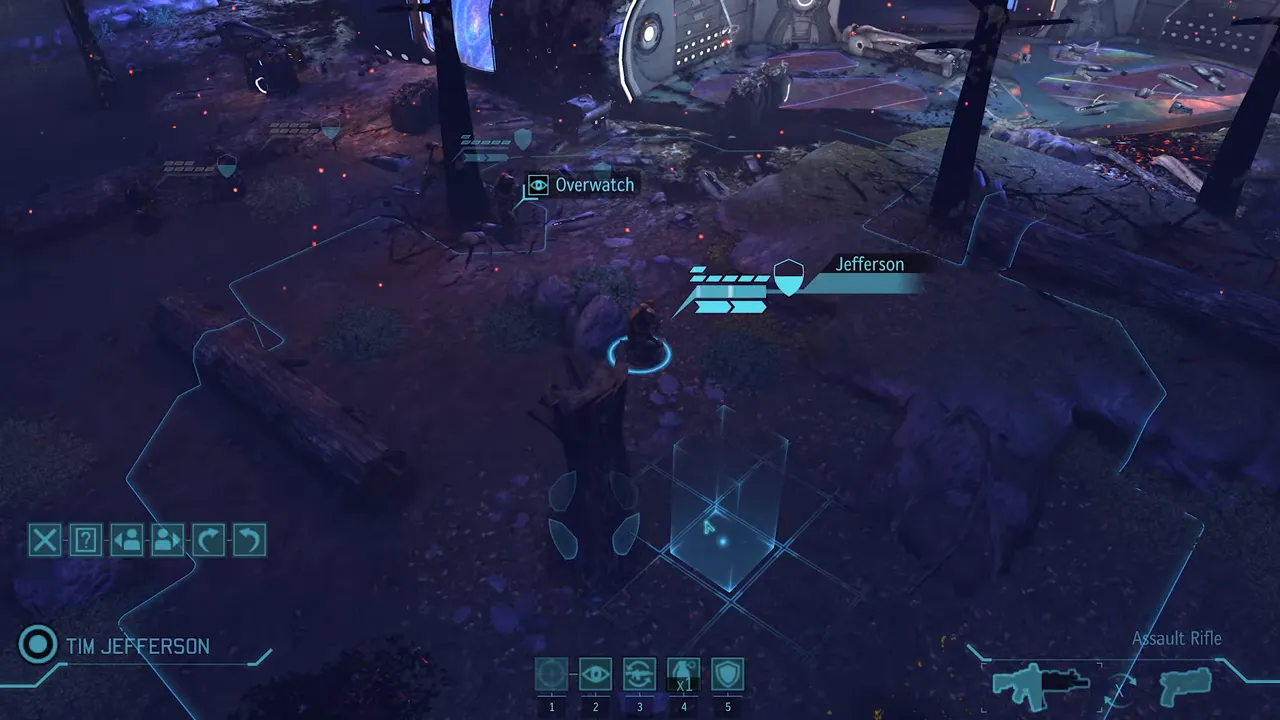Select the highlighted movement destination tile
The height and width of the screenshot is (720, 1280).
point(723,540)
